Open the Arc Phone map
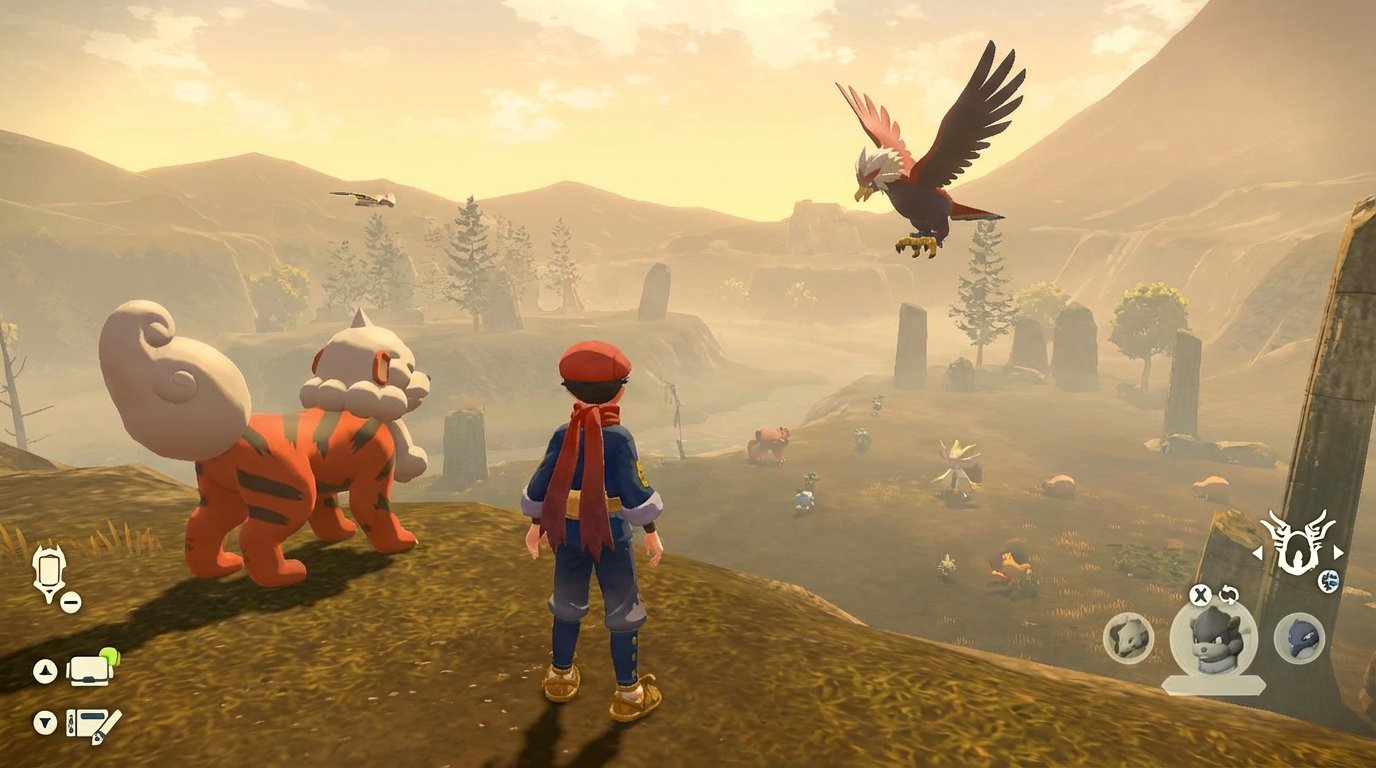The width and height of the screenshot is (1376, 768). pyautogui.click(x=48, y=570)
